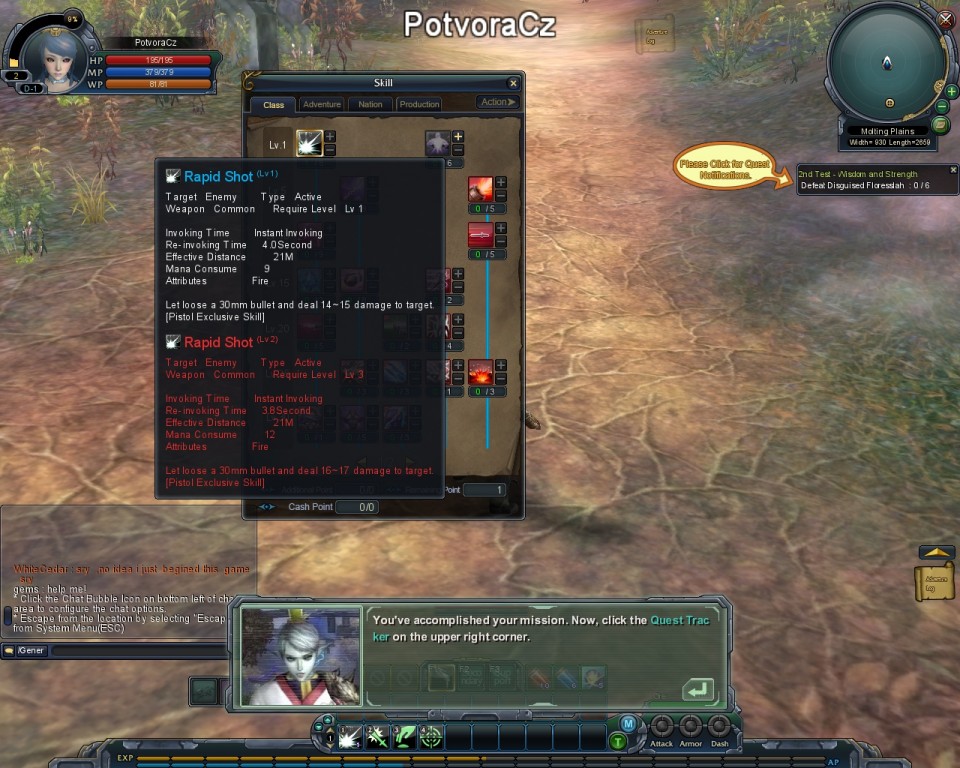960x768 pixels.
Task: Close the quest tracker panel
Action: pyautogui.click(x=953, y=170)
